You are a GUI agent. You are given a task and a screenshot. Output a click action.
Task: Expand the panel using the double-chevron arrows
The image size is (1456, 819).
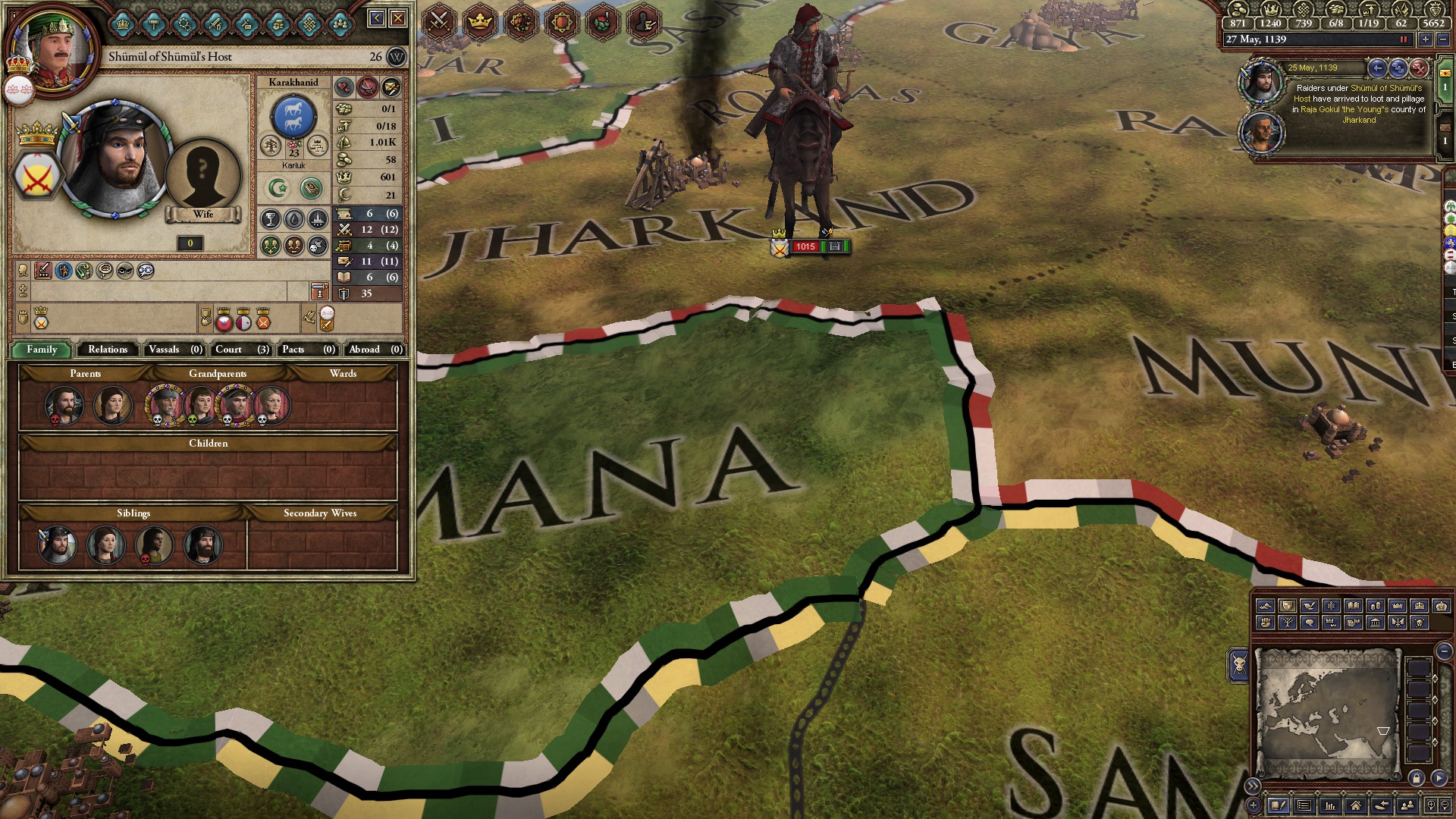tap(1253, 786)
